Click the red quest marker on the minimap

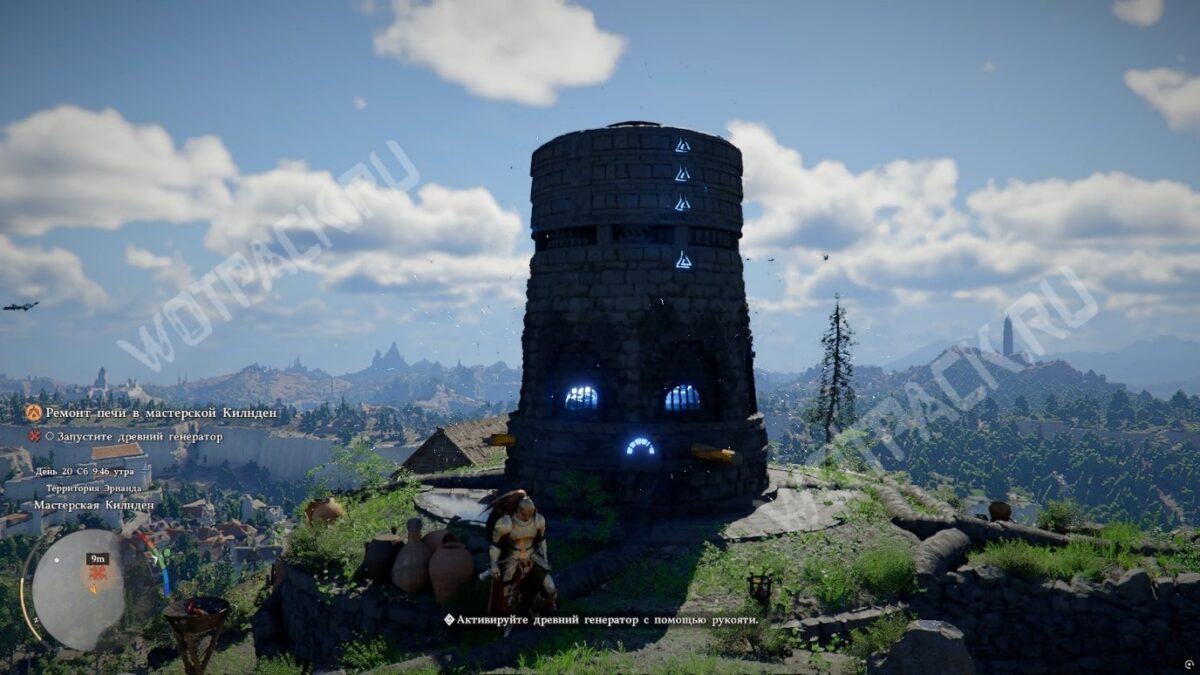tap(98, 574)
